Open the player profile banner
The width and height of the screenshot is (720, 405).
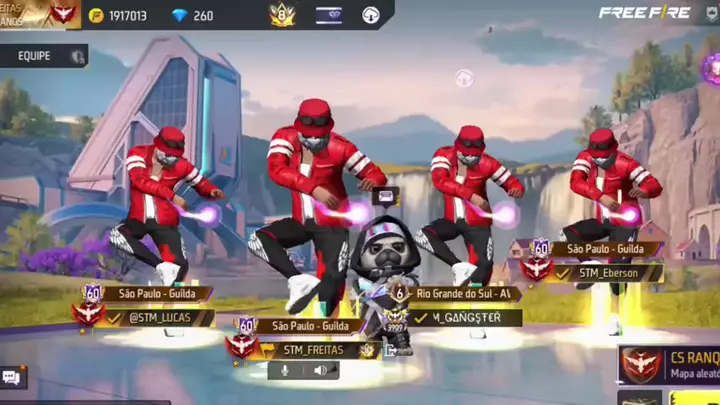[40, 14]
